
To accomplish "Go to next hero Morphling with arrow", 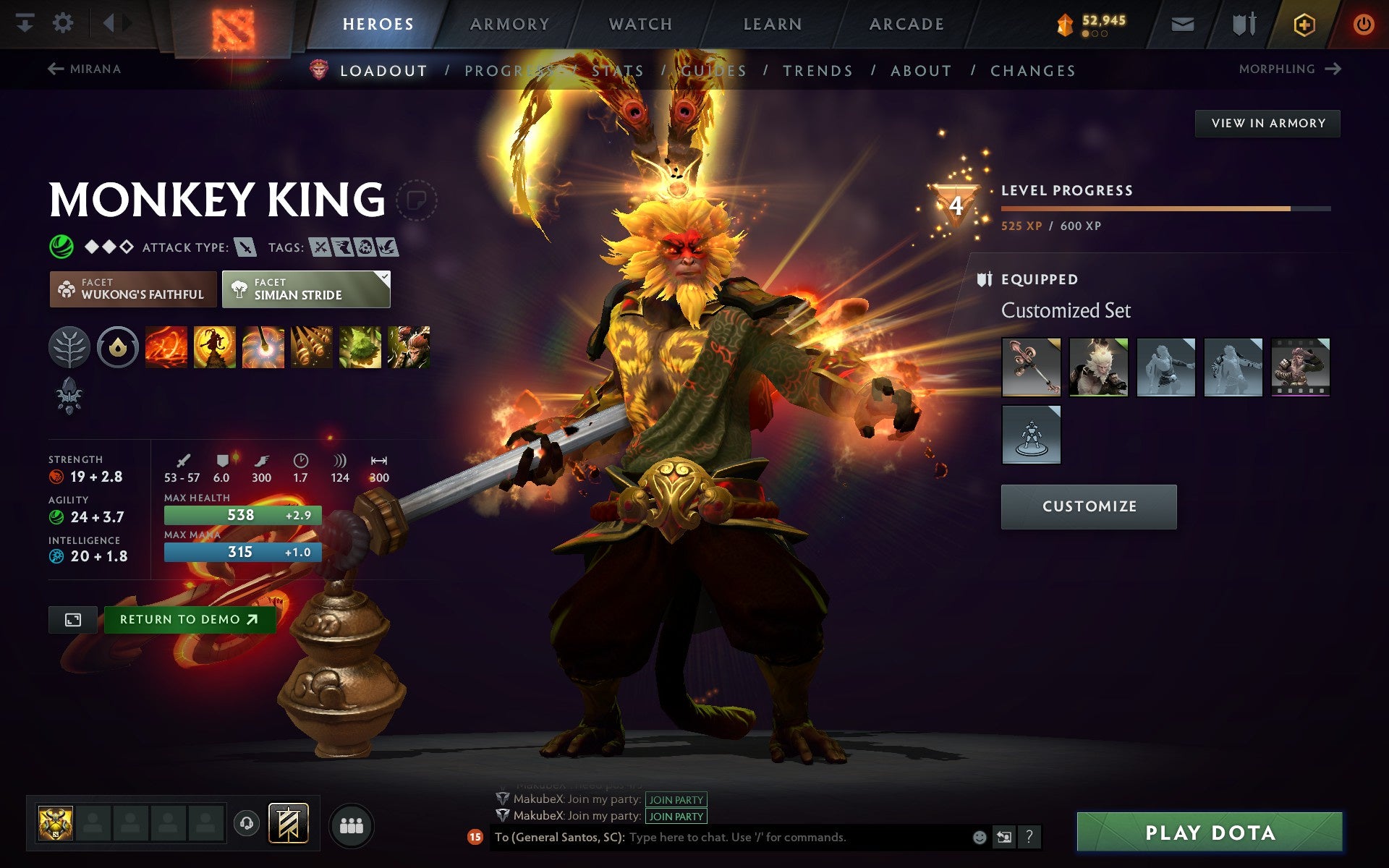I will 1333,69.
